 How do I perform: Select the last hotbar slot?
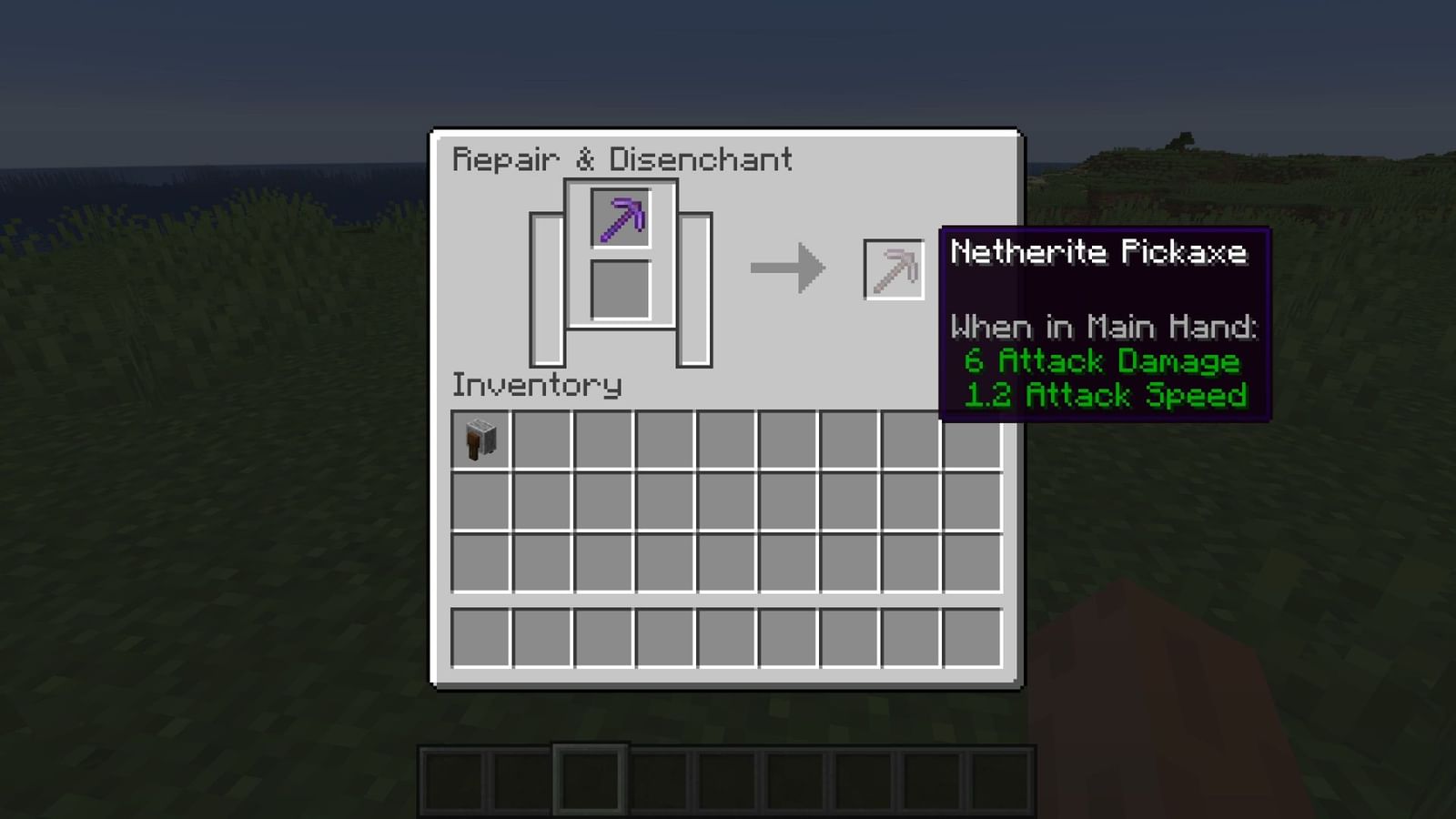coord(997,778)
